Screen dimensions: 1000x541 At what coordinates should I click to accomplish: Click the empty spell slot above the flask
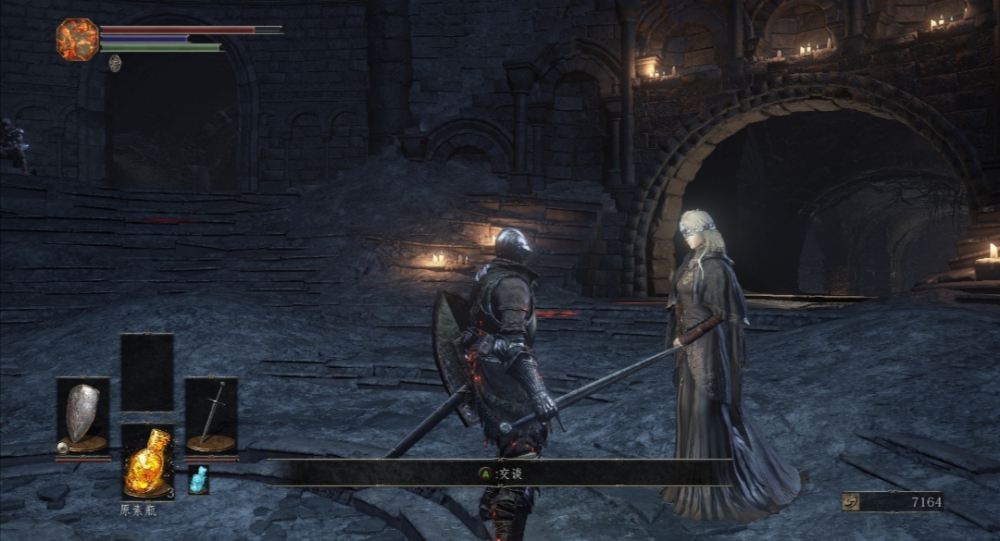(147, 372)
